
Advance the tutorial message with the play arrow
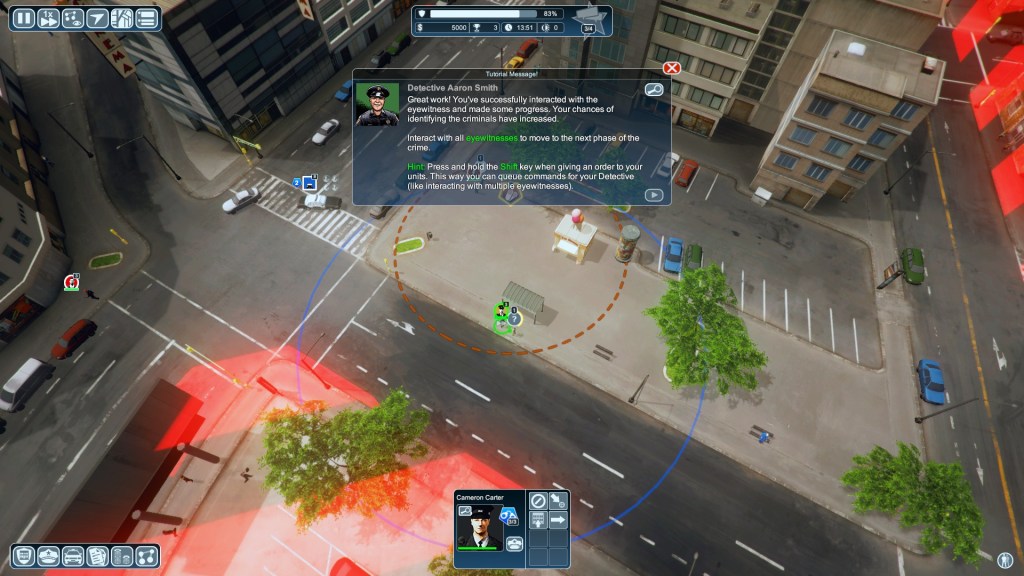pyautogui.click(x=654, y=195)
